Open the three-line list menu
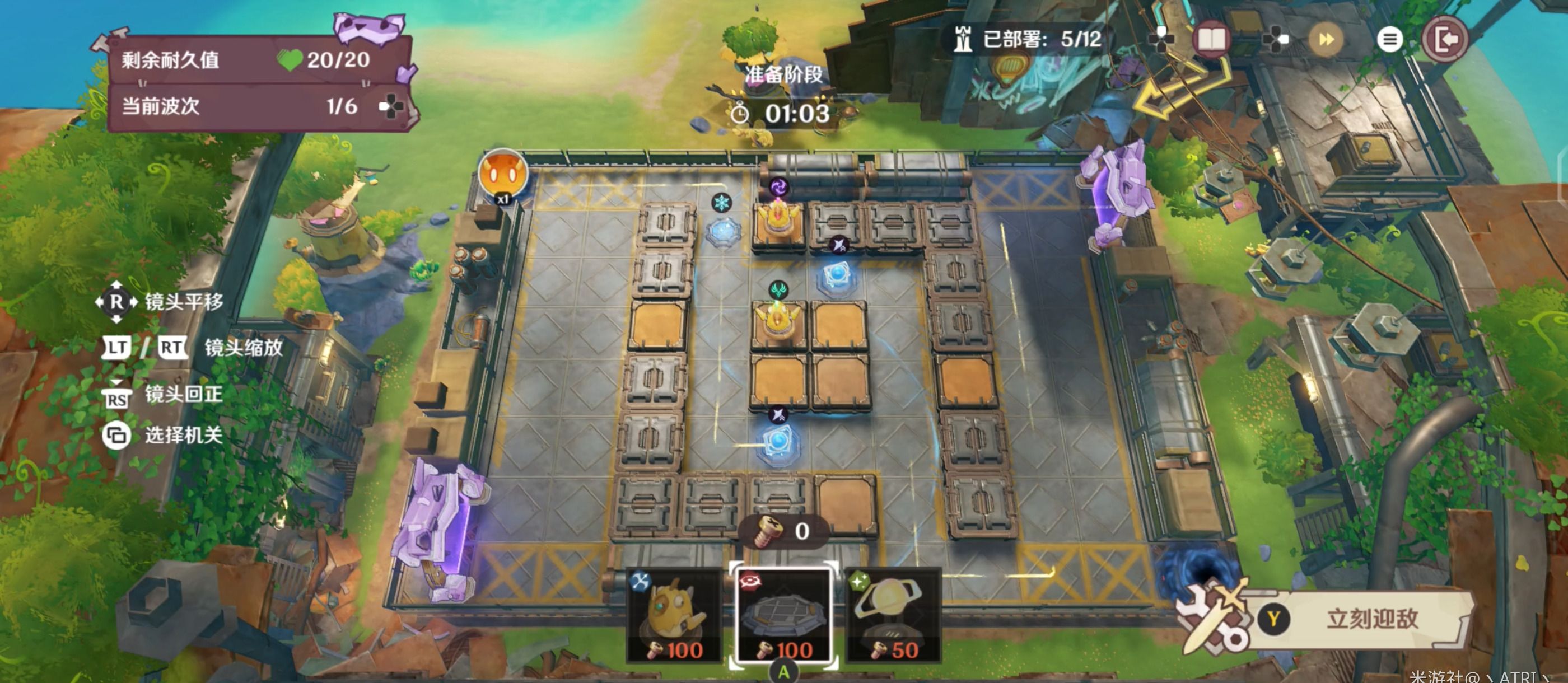The image size is (1568, 683). (1389, 40)
